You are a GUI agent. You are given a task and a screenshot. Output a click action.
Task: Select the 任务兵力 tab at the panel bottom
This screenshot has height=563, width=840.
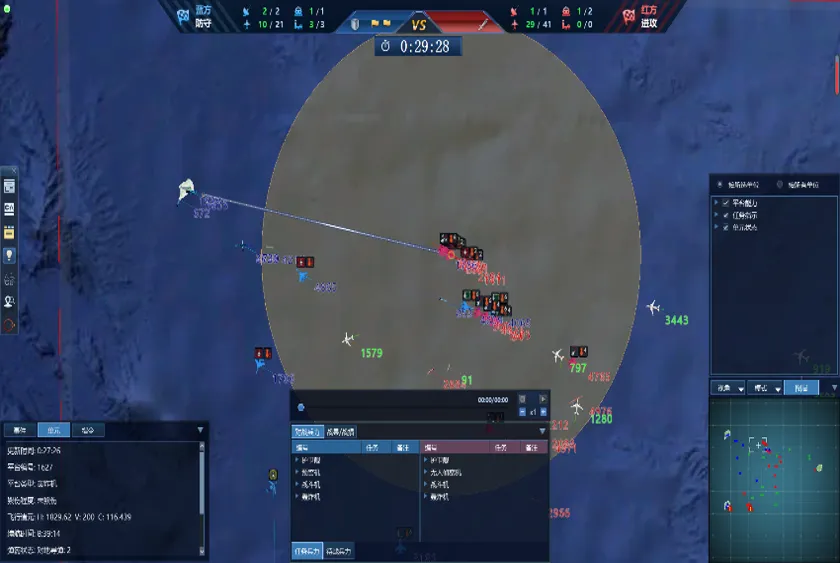[308, 551]
